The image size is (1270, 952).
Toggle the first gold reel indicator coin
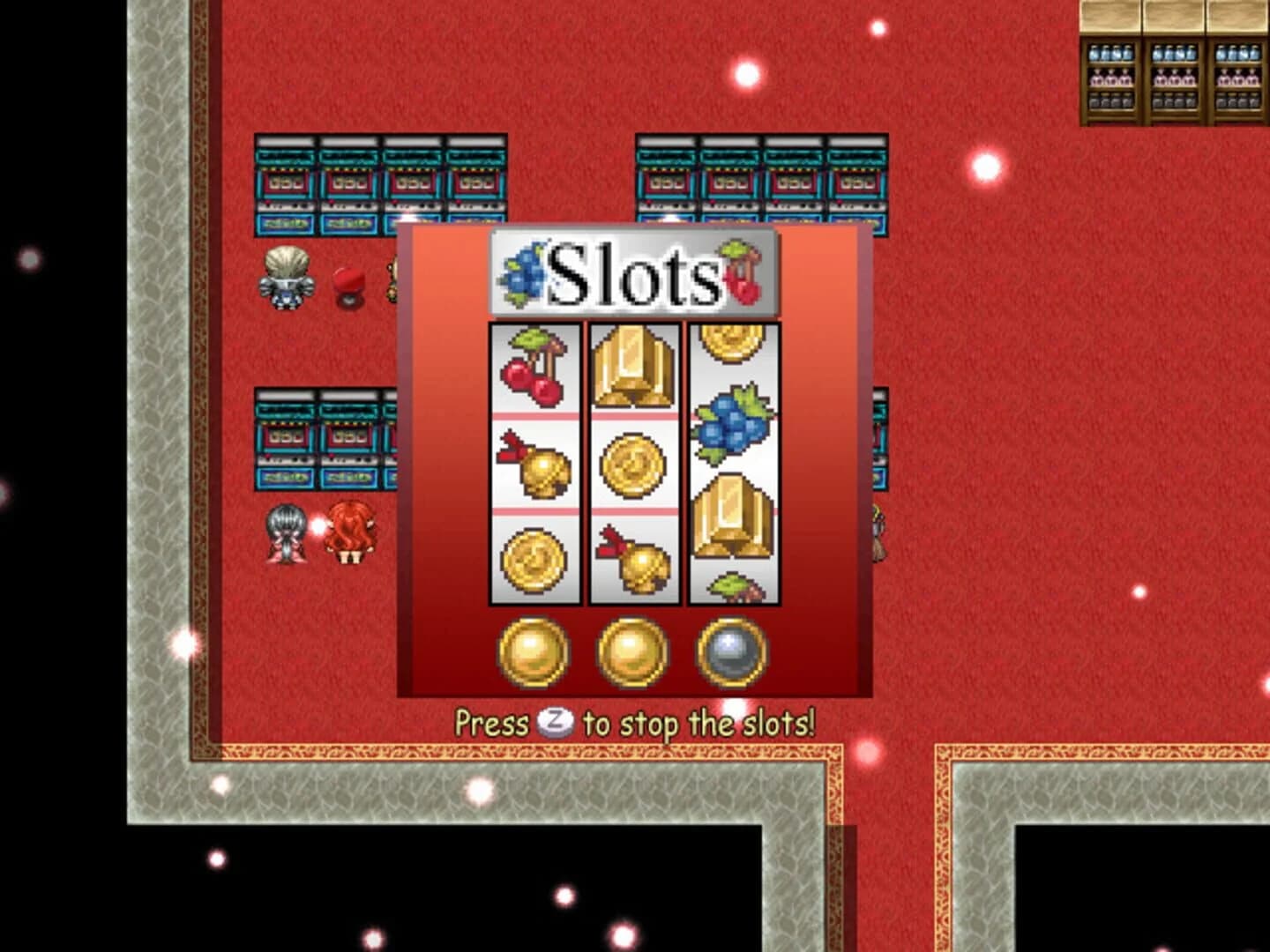click(533, 652)
